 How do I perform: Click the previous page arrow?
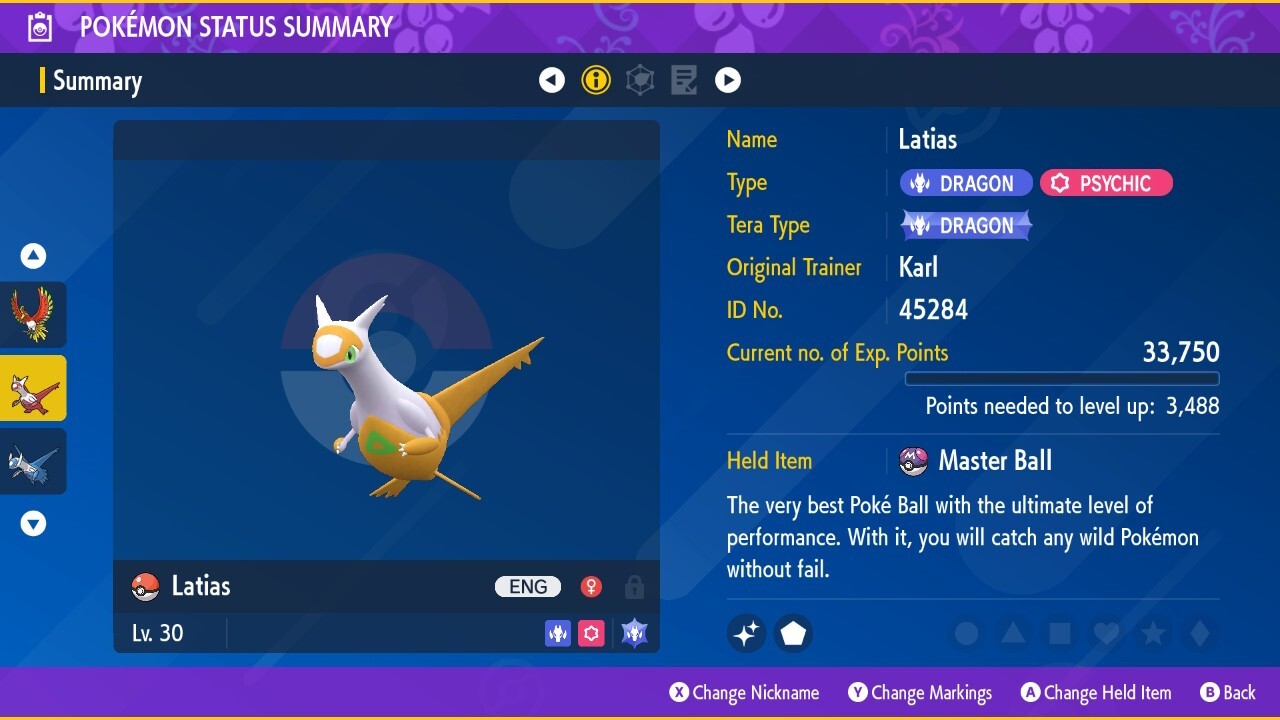pos(552,80)
